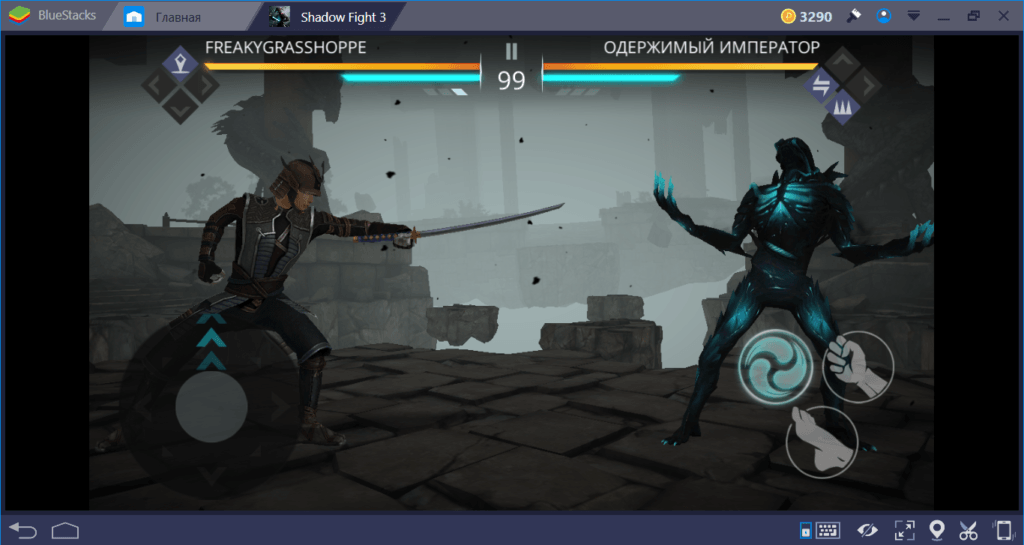Tap the swap-arrows diamond icon

[822, 85]
